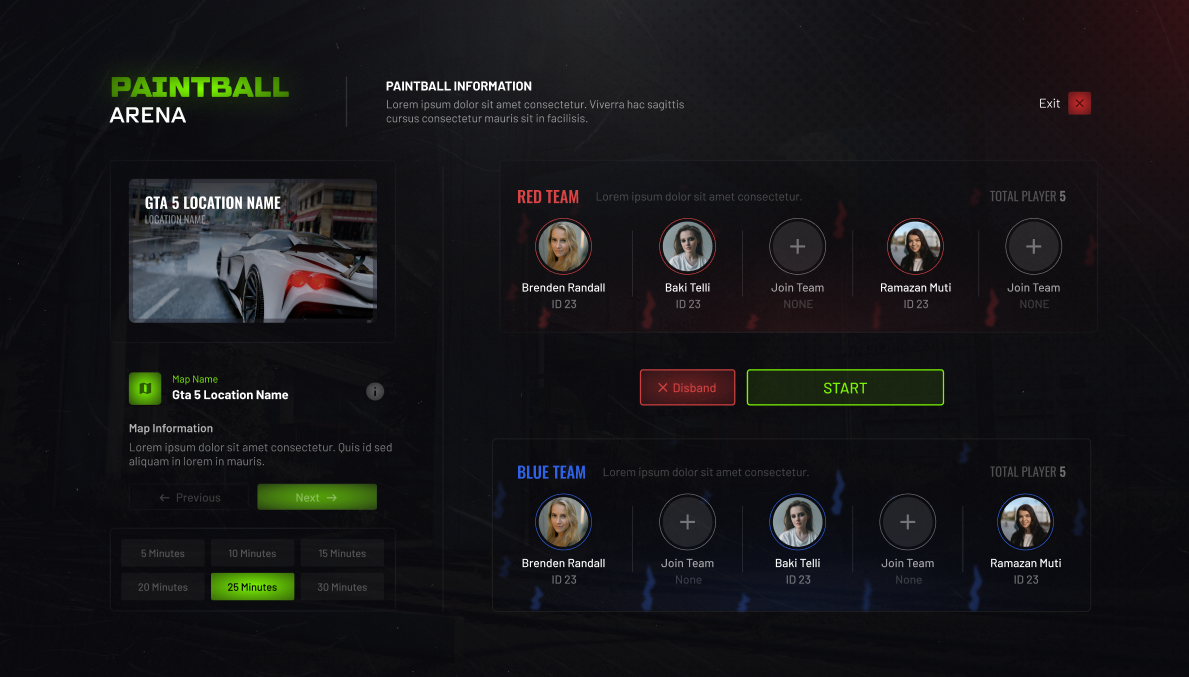The width and height of the screenshot is (1189, 677).
Task: Select Baki Telli on the Red Team
Action: pyautogui.click(x=687, y=247)
